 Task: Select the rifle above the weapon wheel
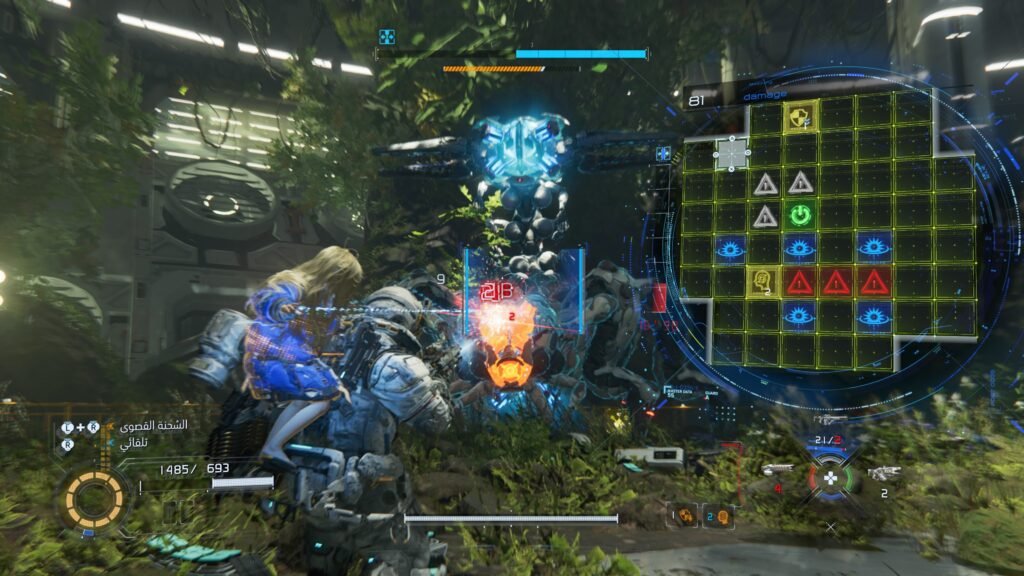[830, 420]
